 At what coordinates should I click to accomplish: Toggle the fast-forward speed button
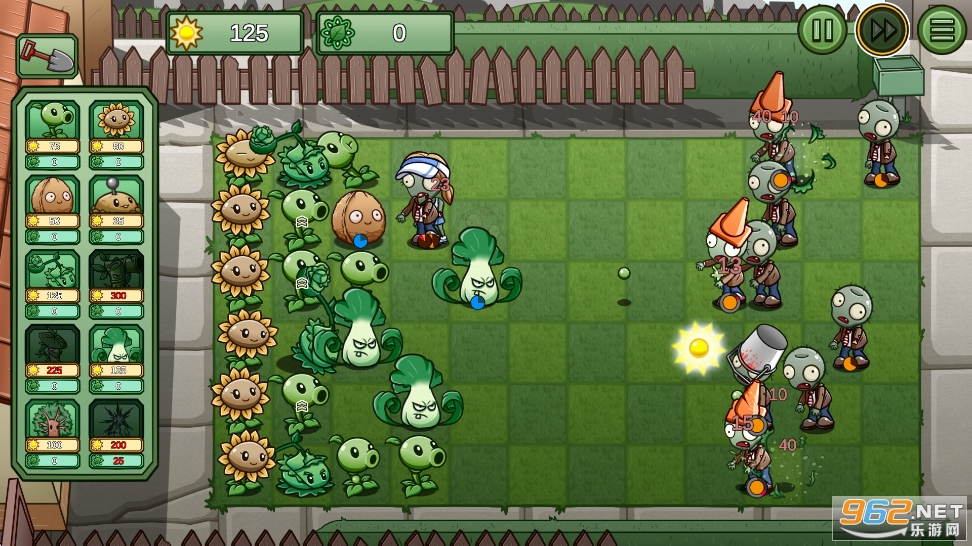click(882, 30)
